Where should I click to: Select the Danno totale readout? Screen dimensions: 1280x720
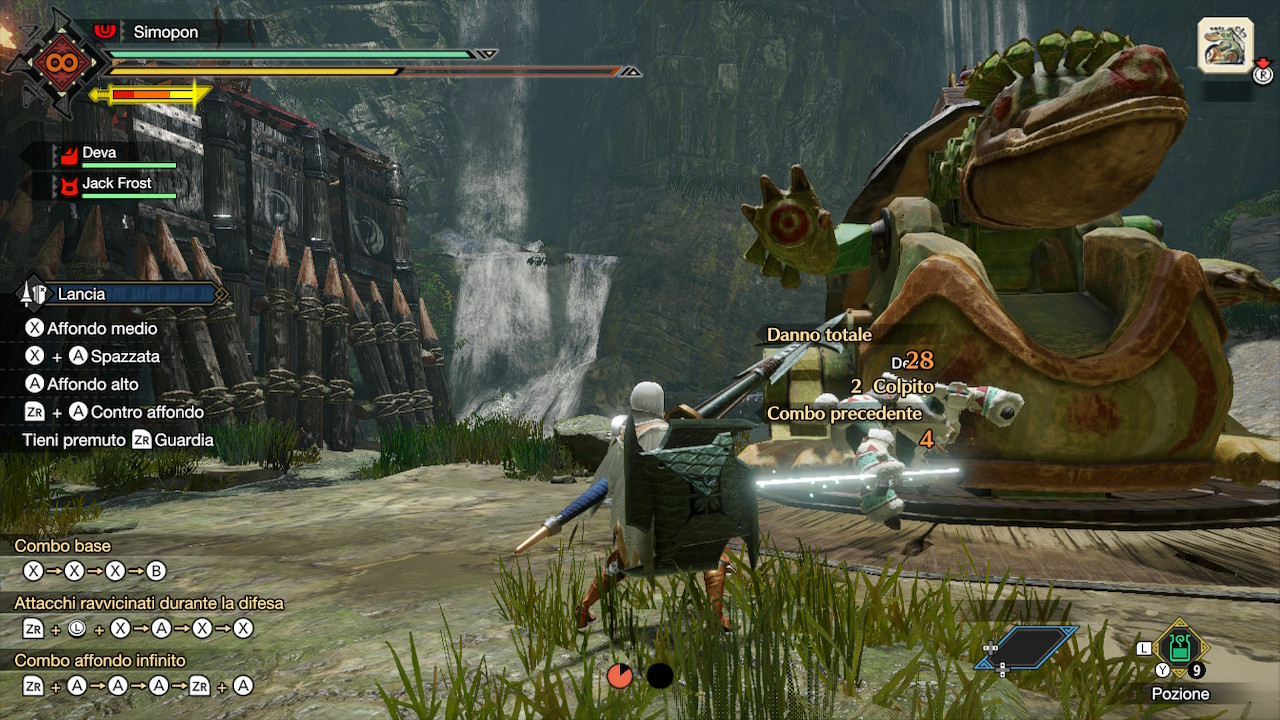click(818, 335)
